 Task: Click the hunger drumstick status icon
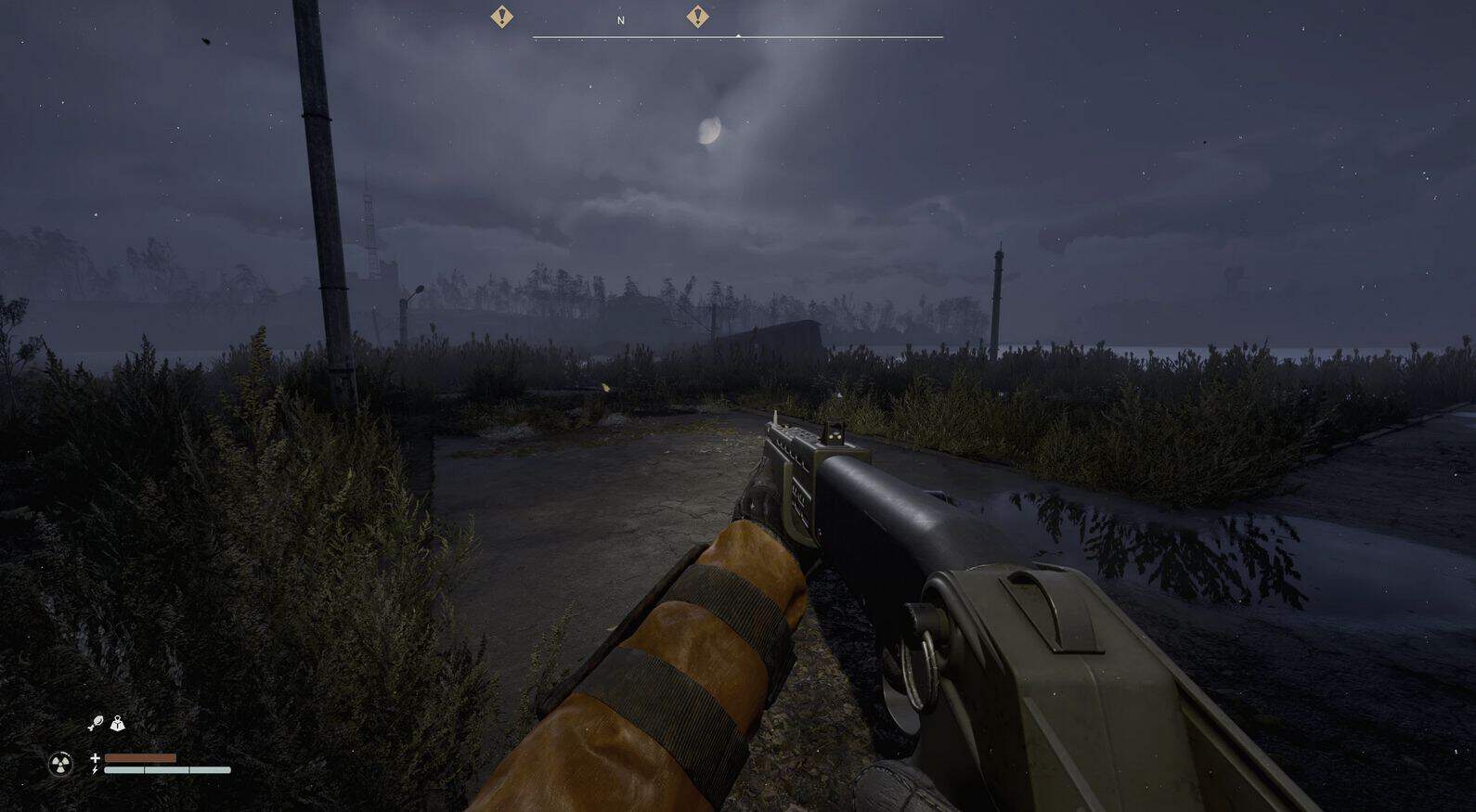point(95,724)
